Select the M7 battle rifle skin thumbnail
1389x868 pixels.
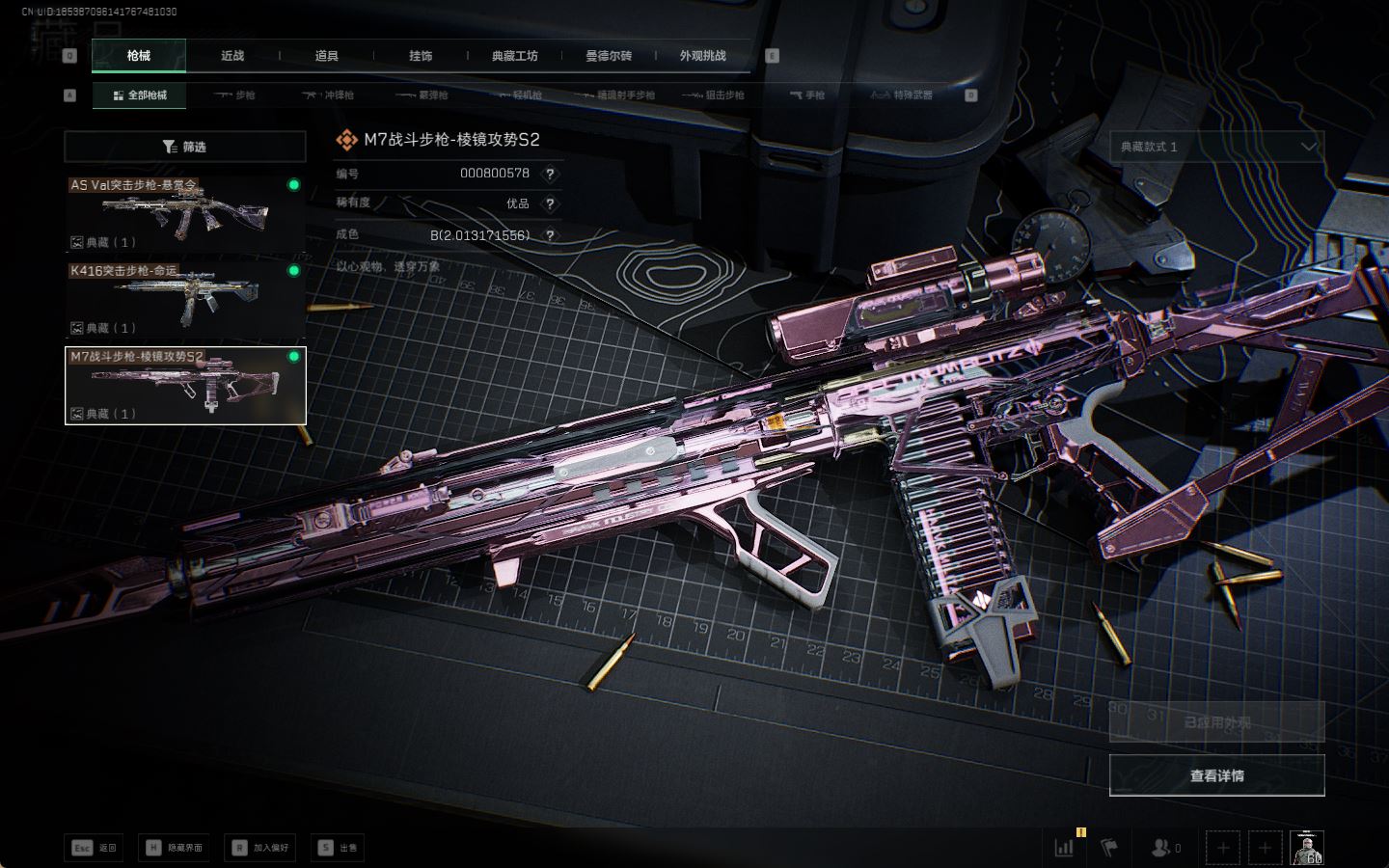coord(184,385)
